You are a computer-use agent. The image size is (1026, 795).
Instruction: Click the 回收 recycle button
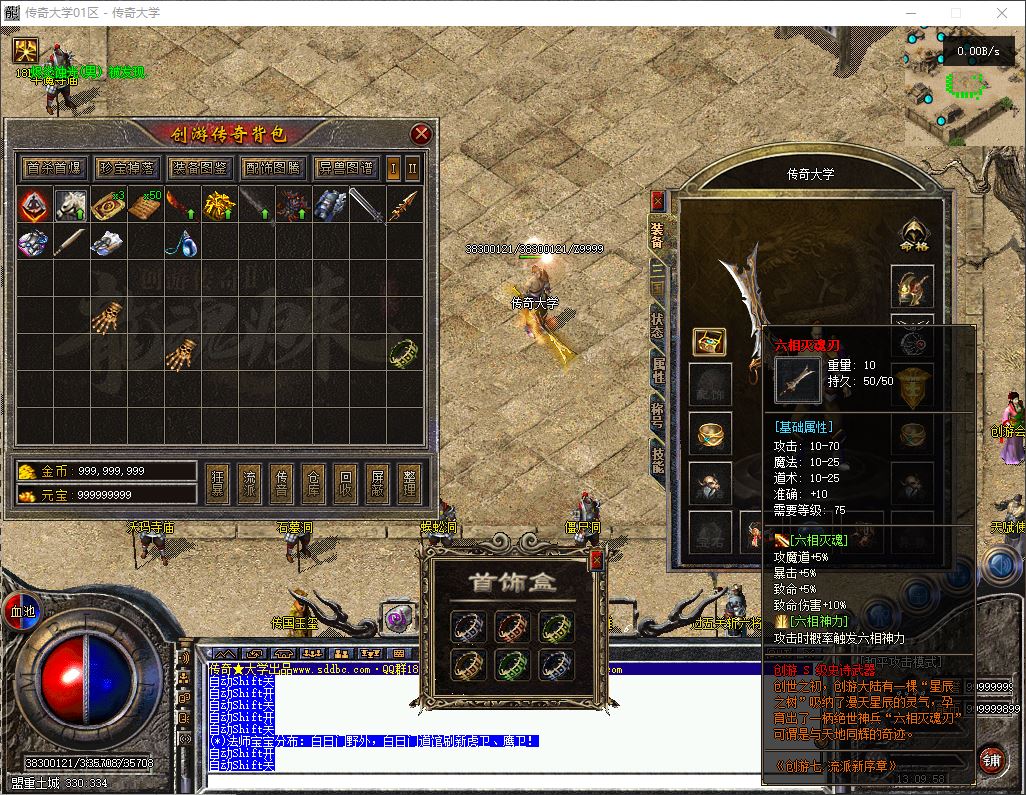pyautogui.click(x=346, y=483)
